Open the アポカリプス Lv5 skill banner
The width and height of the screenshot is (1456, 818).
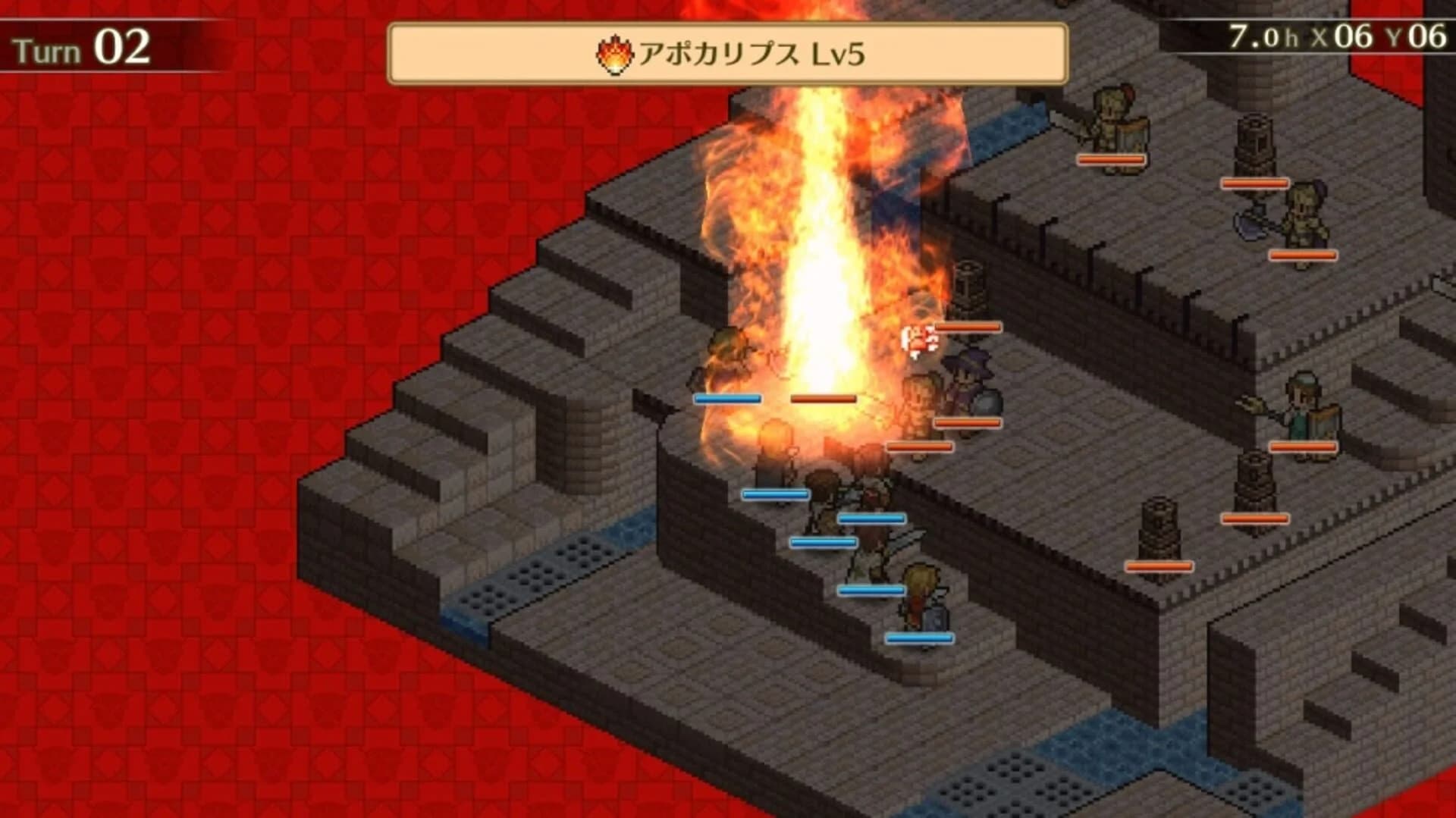728,50
